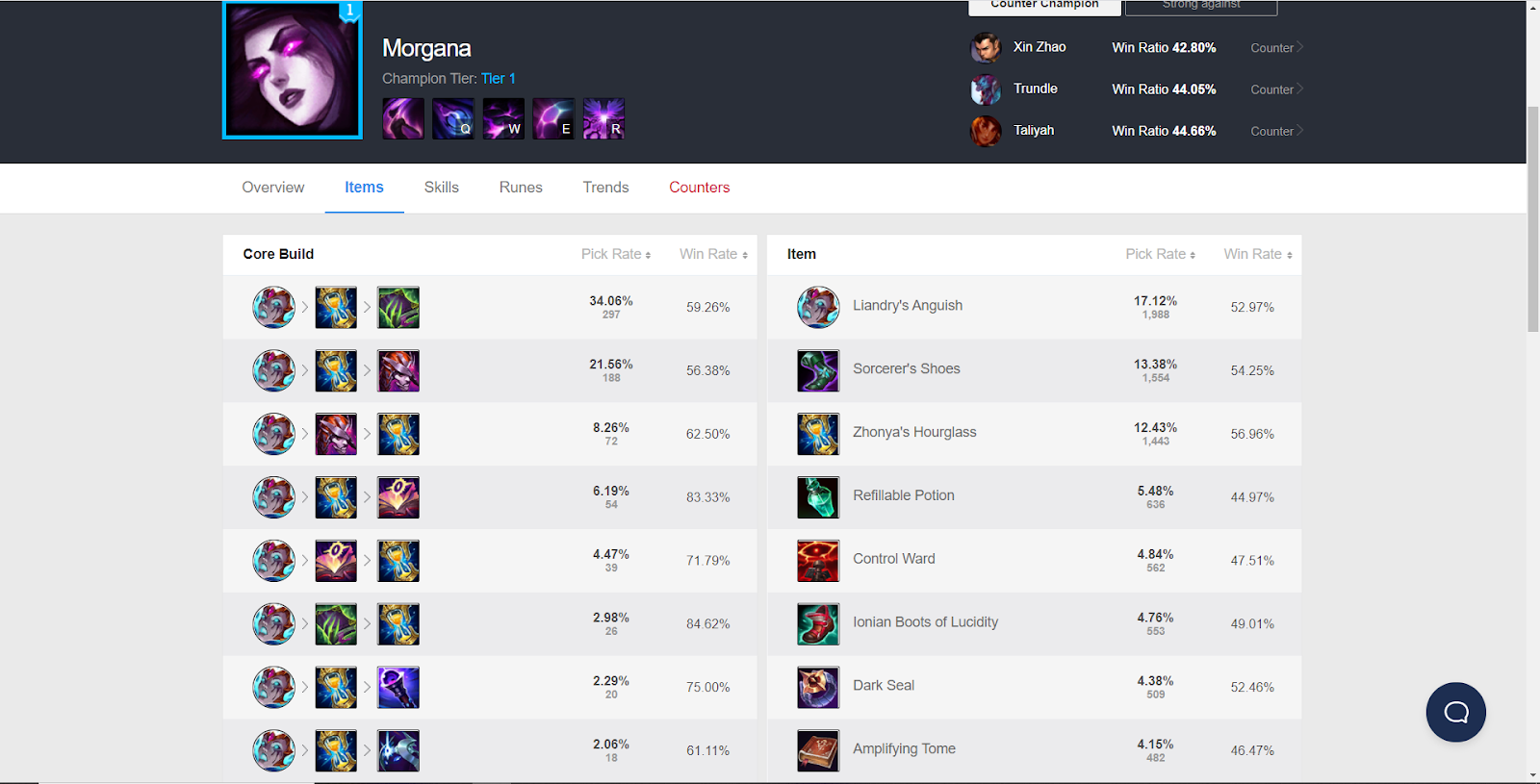Image resolution: width=1540 pixels, height=784 pixels.
Task: Switch to the Strong Against view
Action: click(1200, 6)
